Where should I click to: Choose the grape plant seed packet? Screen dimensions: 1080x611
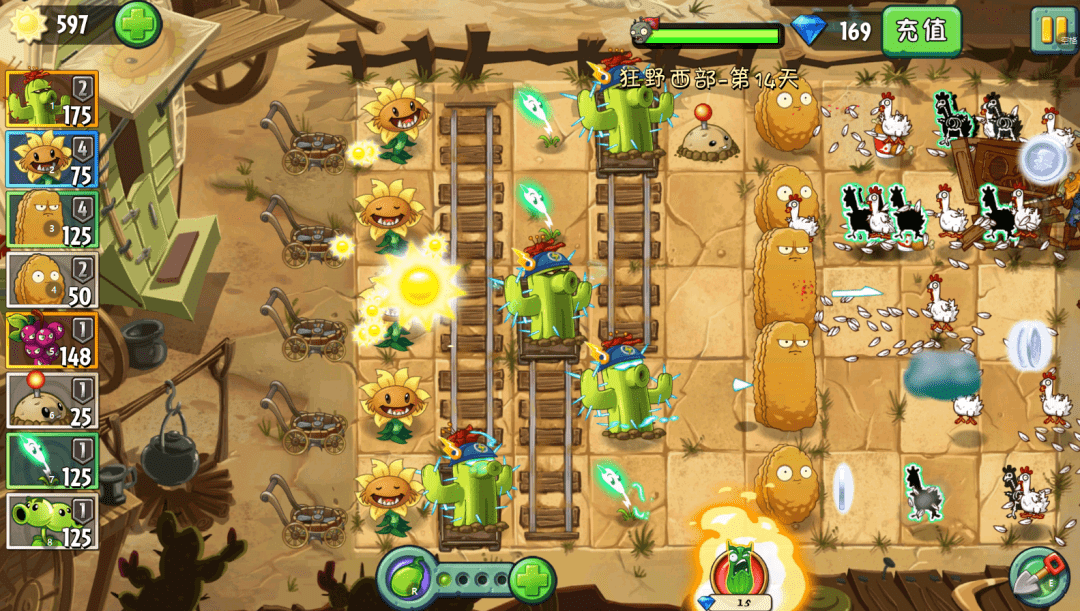(52, 340)
